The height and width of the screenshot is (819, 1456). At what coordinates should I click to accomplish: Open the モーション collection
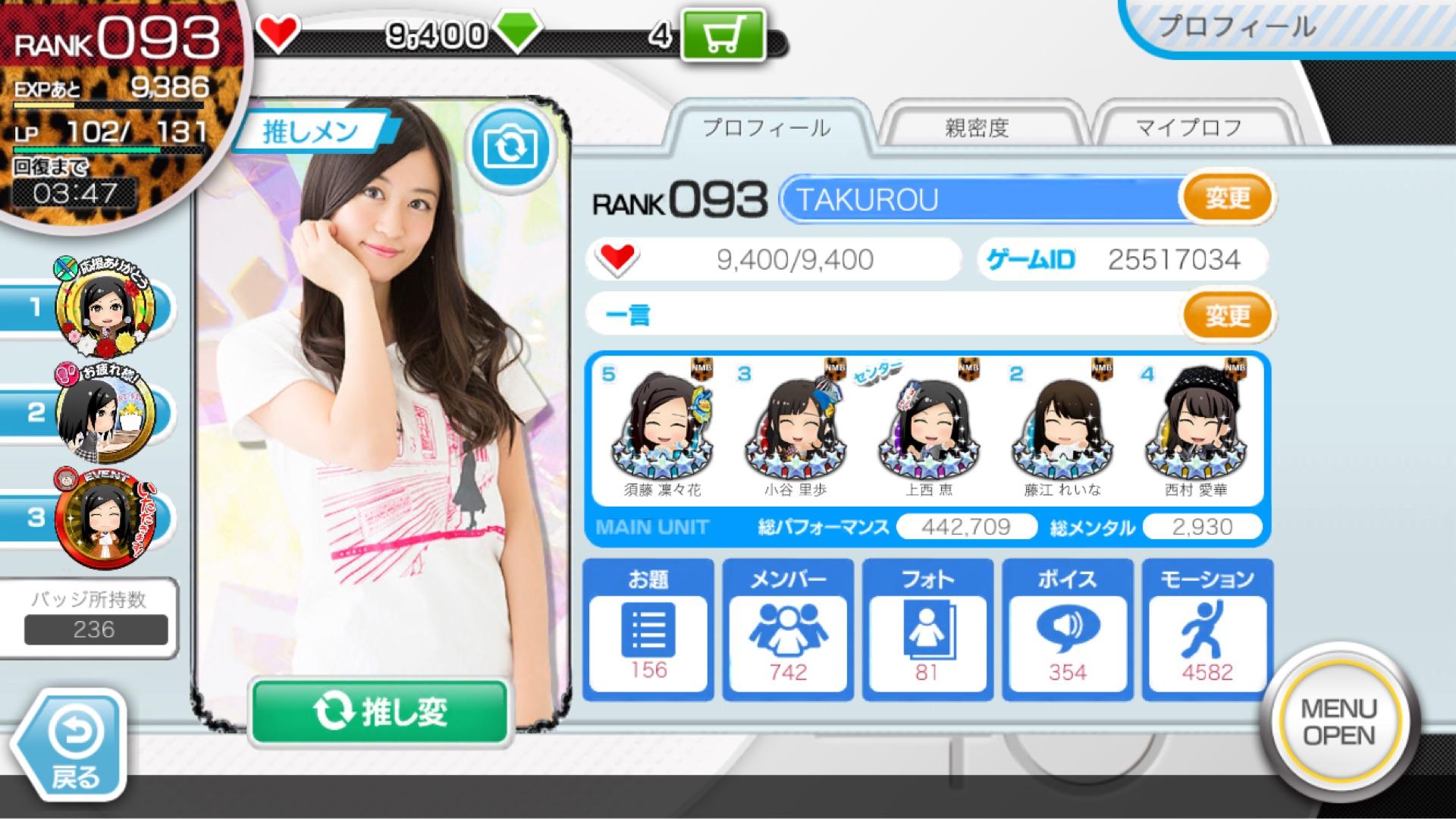[1207, 629]
